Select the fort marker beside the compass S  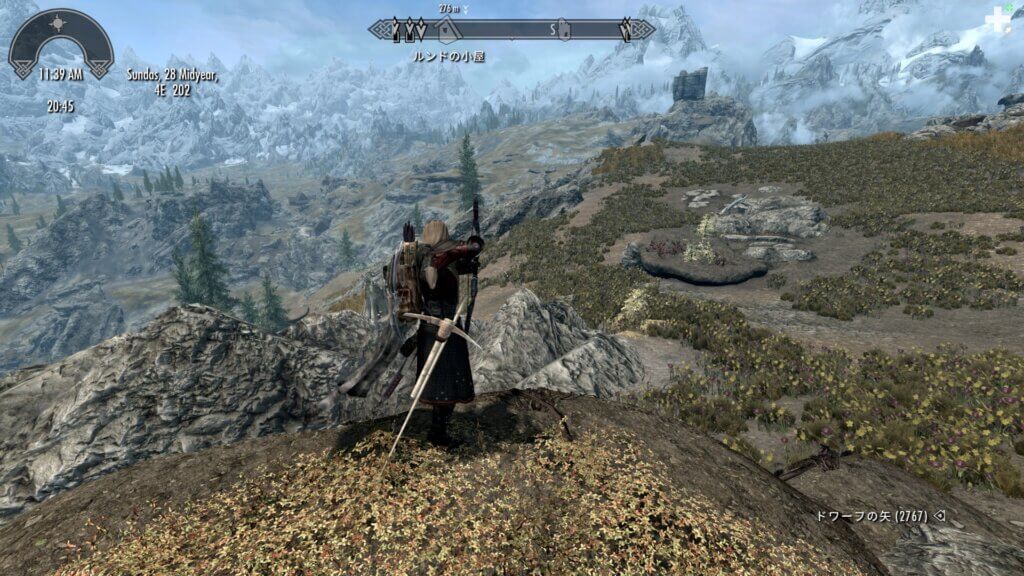tap(563, 29)
